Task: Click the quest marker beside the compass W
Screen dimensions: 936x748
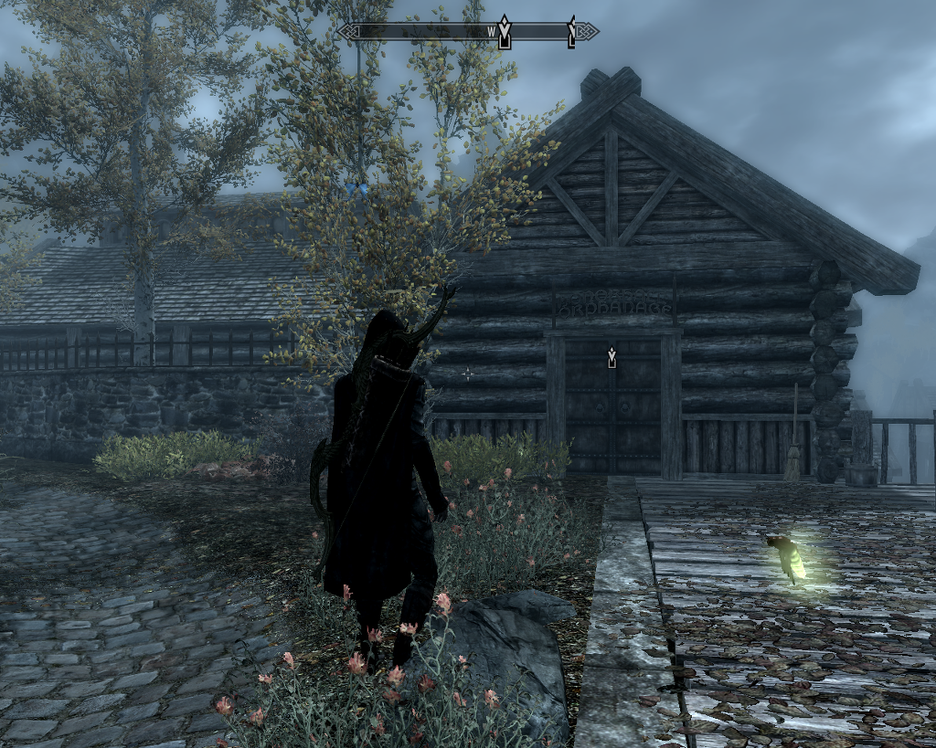Action: [505, 32]
